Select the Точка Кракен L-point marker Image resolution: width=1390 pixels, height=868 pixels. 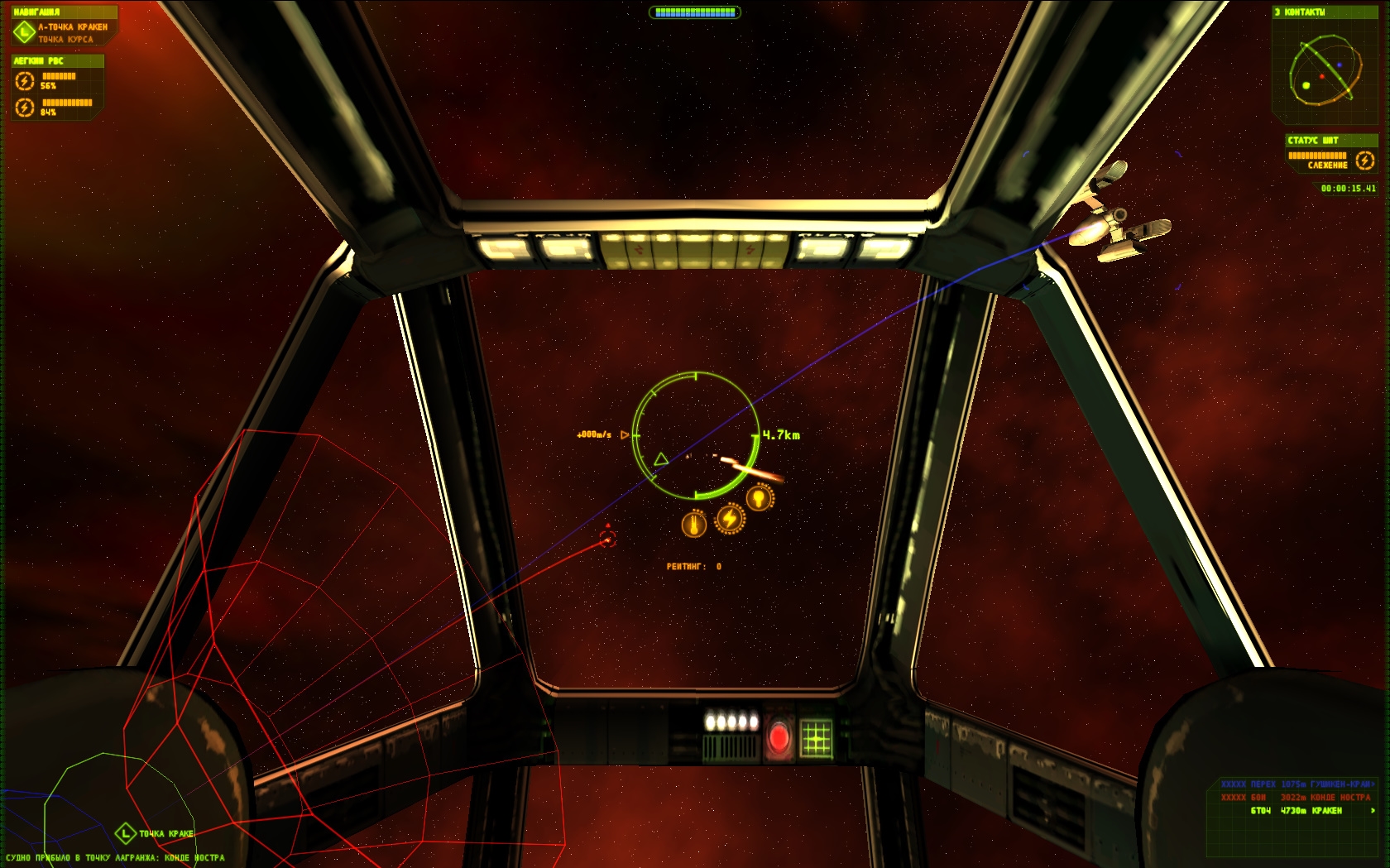(x=125, y=833)
